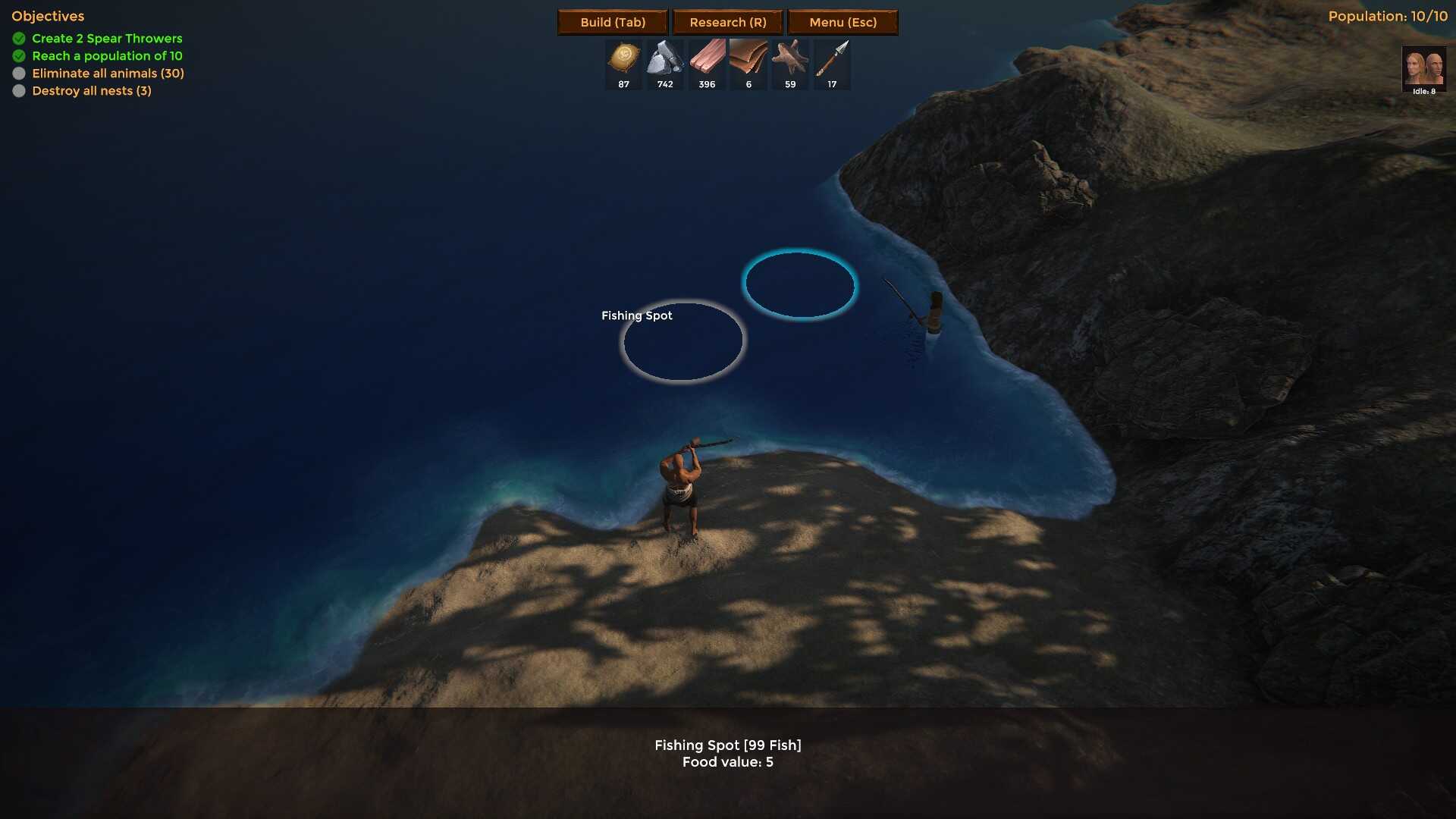The height and width of the screenshot is (819, 1456).
Task: Click the food sack resource icon
Action: point(623,59)
